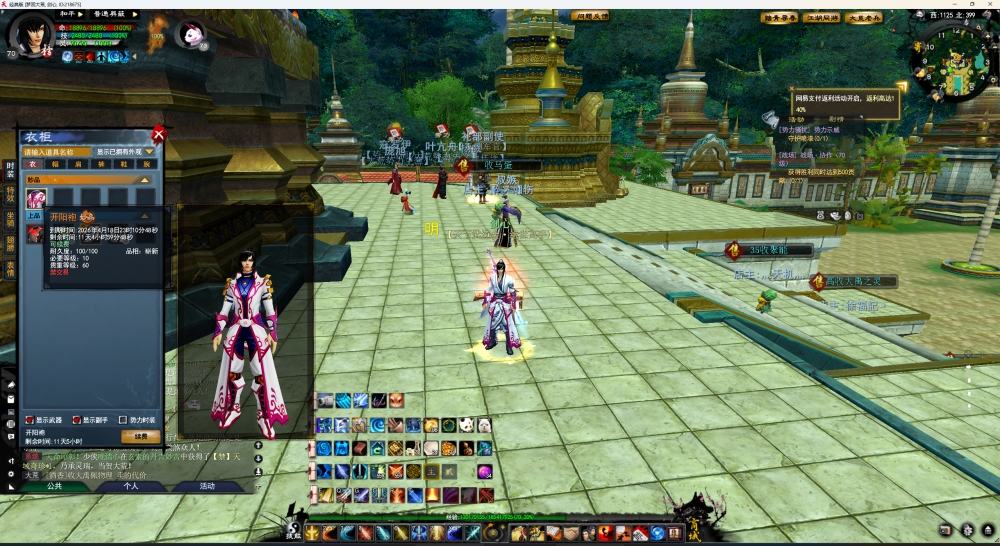Close the wardrobe (衣柜) panel
The height and width of the screenshot is (546, 1000).
158,134
